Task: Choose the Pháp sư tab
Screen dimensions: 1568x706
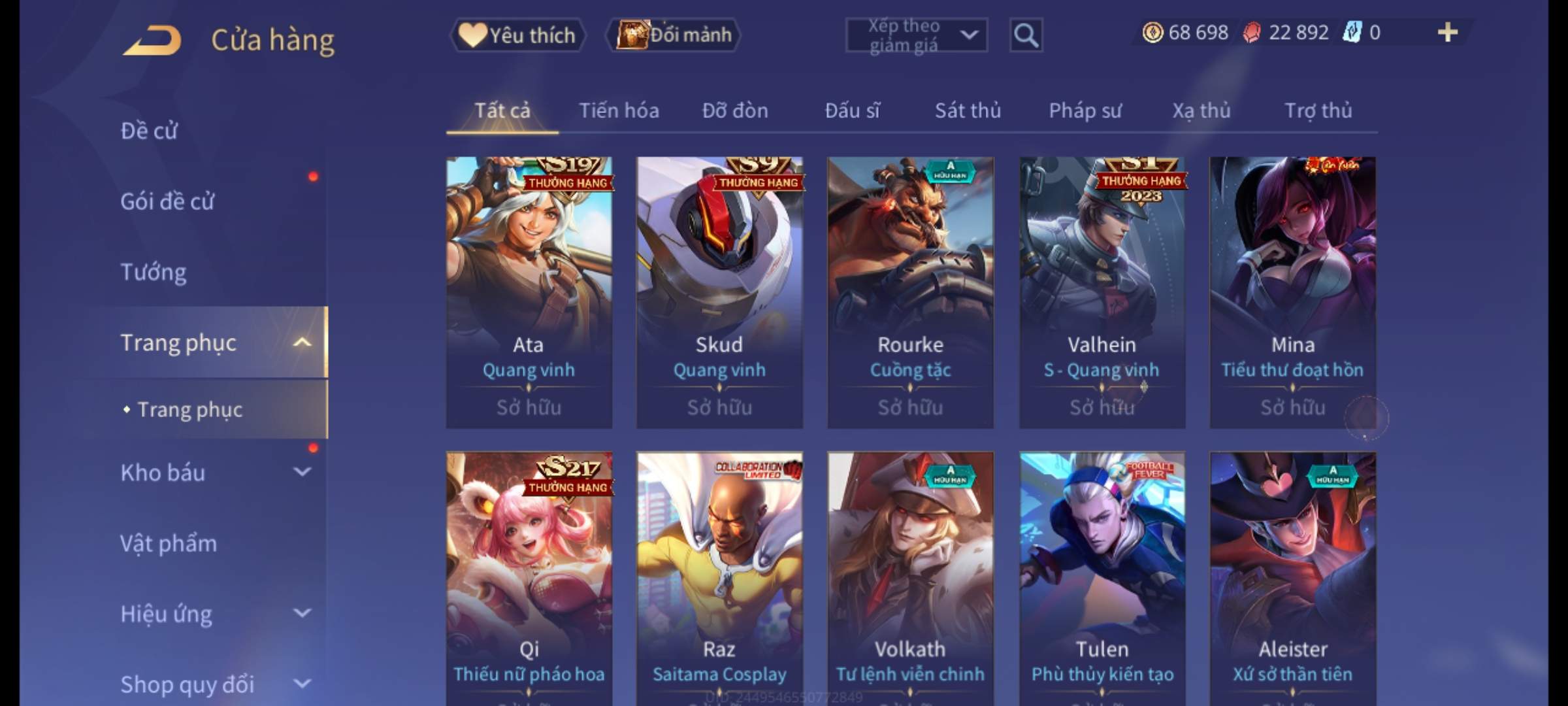Action: 1085,111
